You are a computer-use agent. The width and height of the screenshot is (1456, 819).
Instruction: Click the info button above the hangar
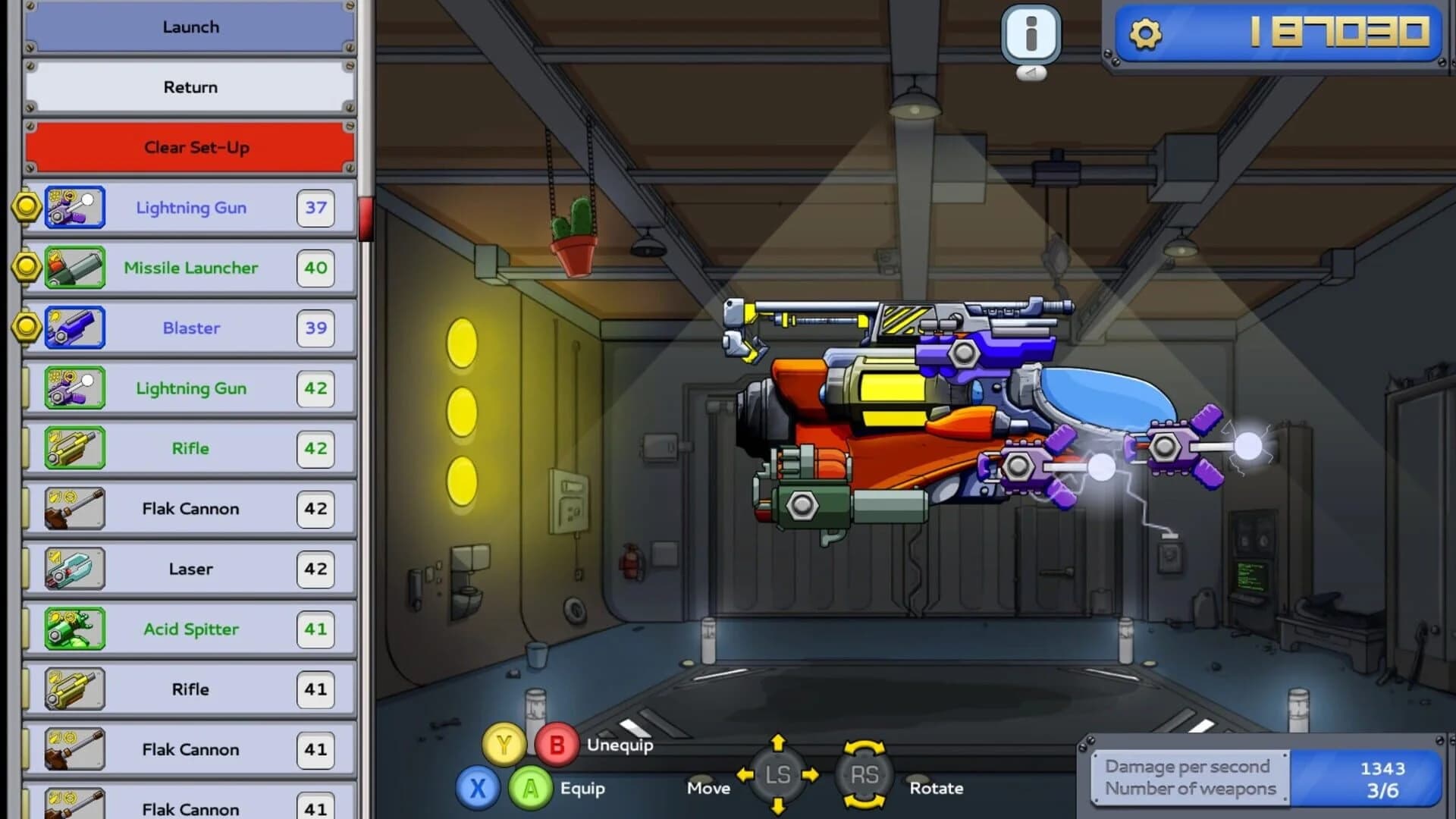point(1031,33)
